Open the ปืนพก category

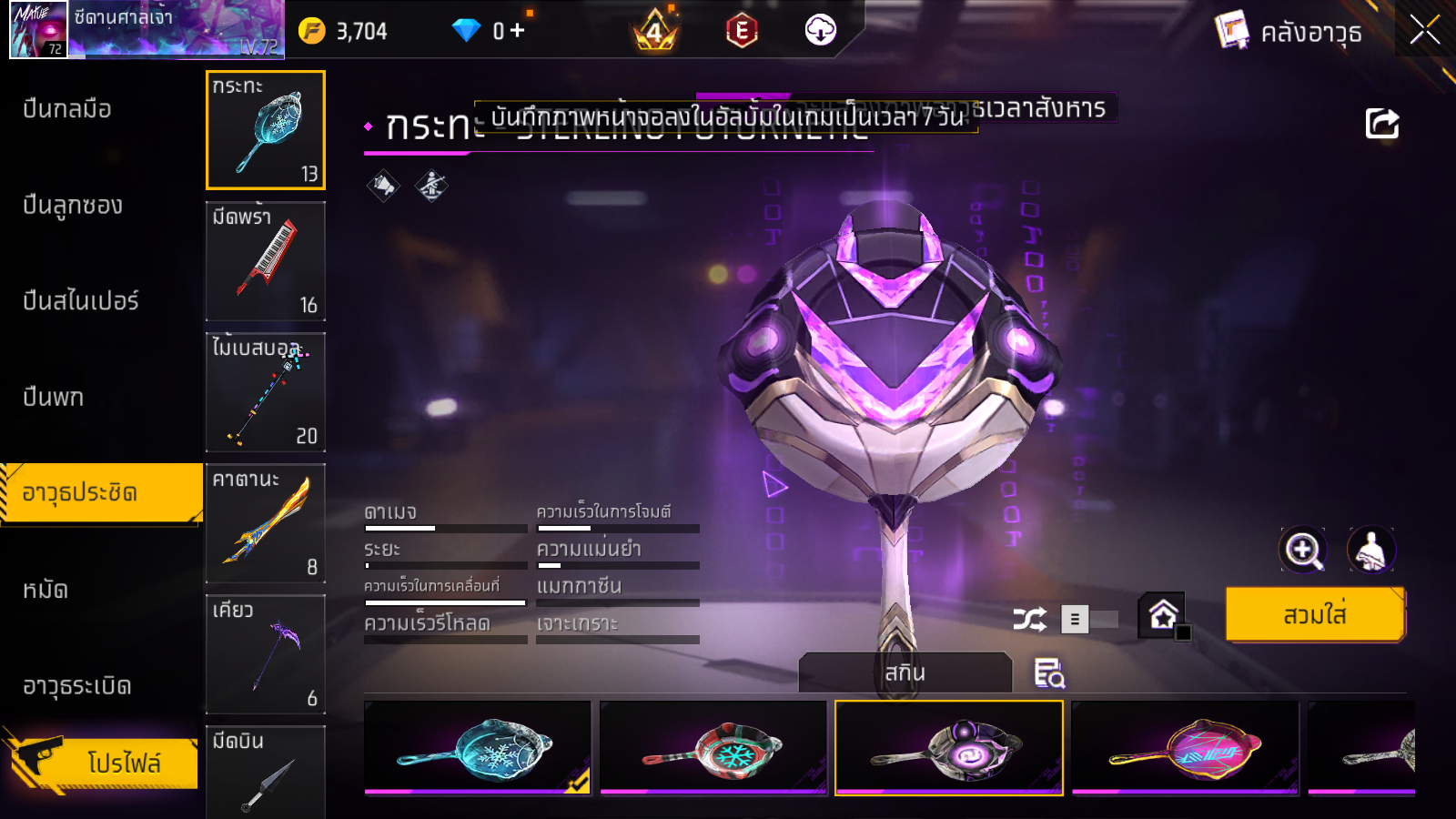pyautogui.click(x=54, y=398)
